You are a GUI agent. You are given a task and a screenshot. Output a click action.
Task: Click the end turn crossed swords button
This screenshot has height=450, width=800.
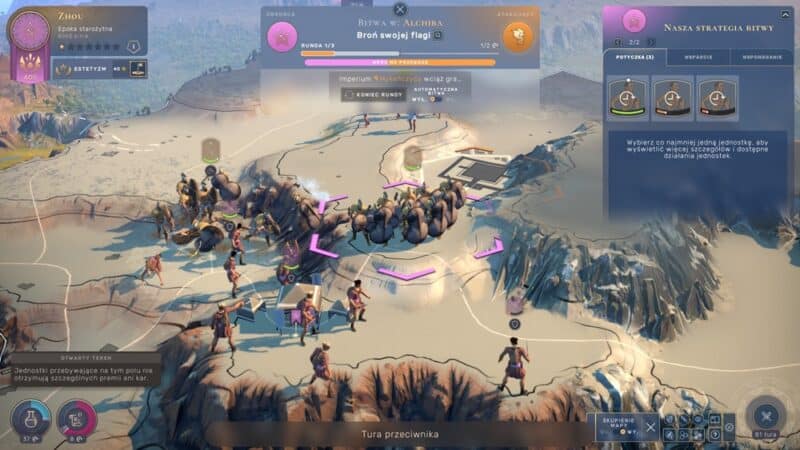[x=767, y=414]
